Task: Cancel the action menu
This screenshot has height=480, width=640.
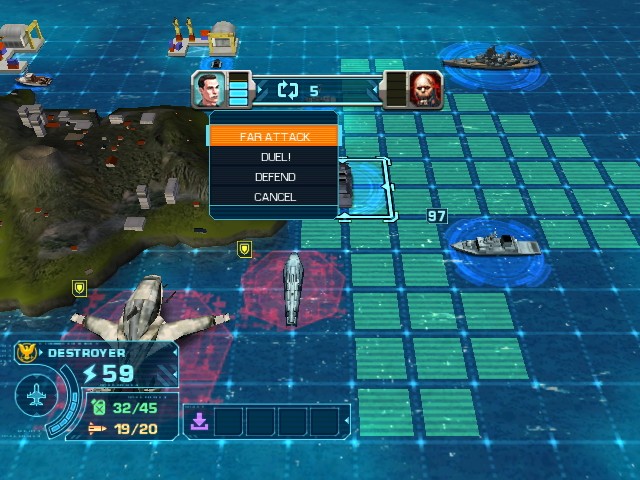Action: [x=275, y=197]
